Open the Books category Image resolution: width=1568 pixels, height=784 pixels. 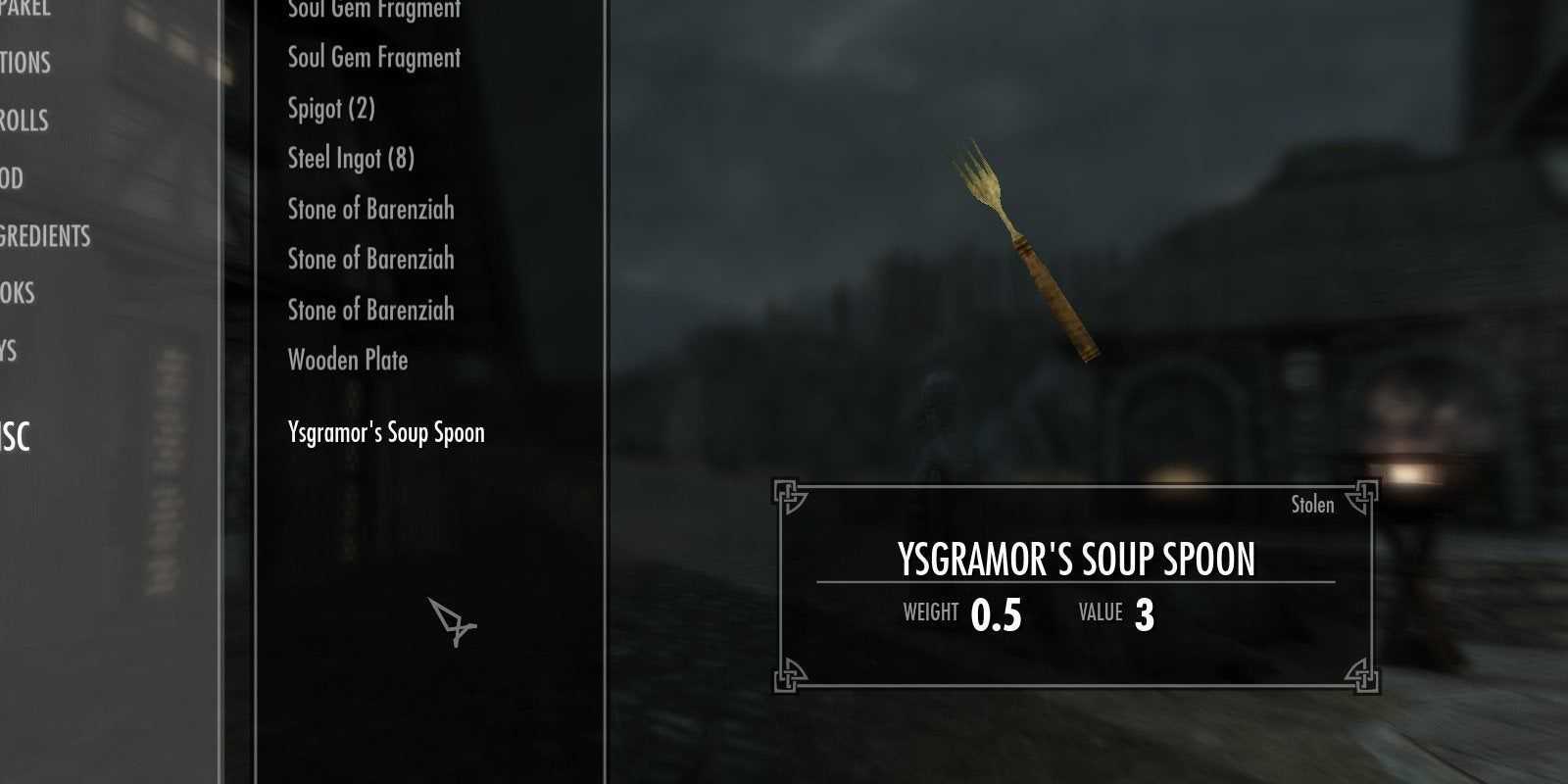(18, 293)
